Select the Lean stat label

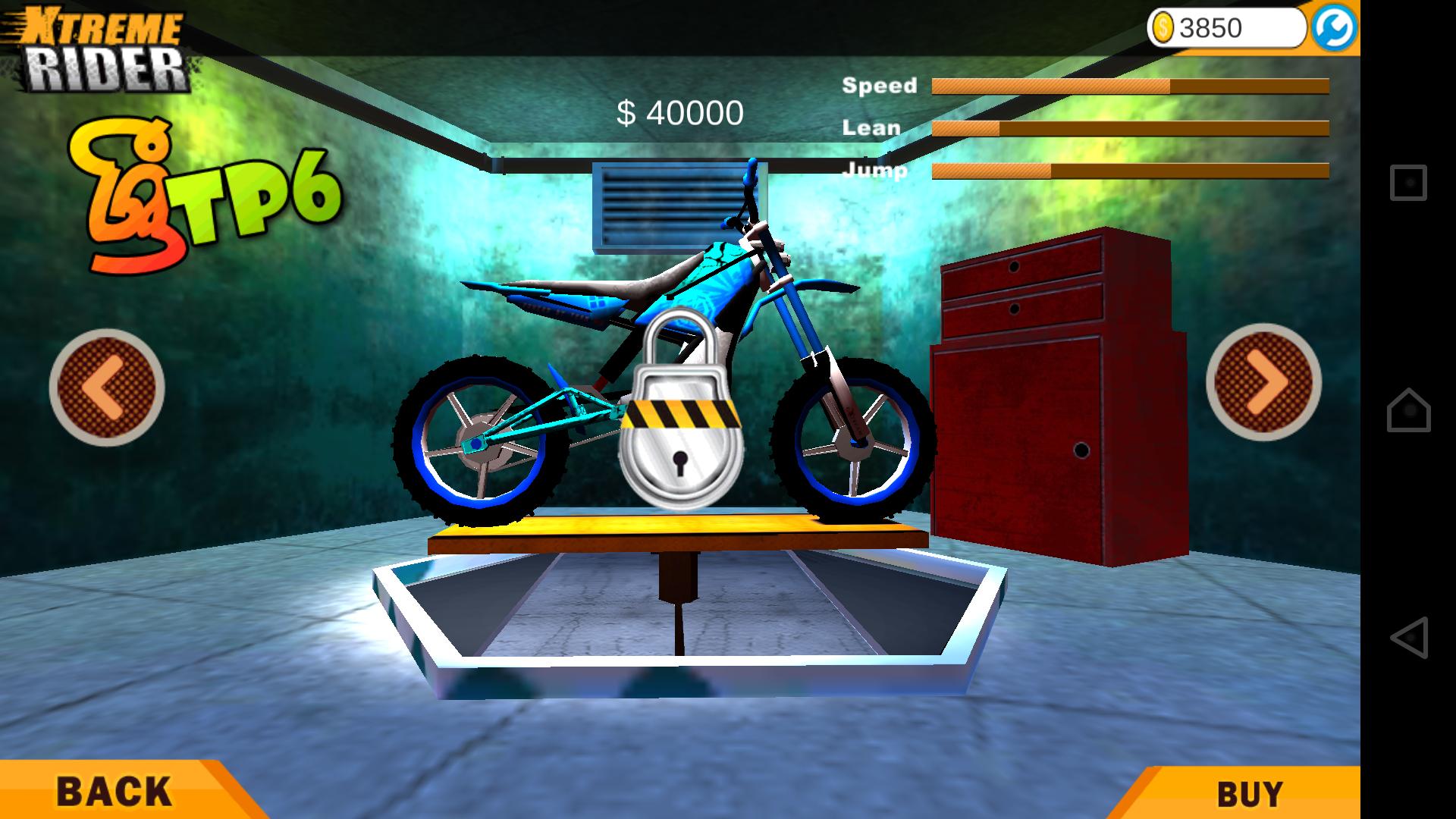pos(871,127)
